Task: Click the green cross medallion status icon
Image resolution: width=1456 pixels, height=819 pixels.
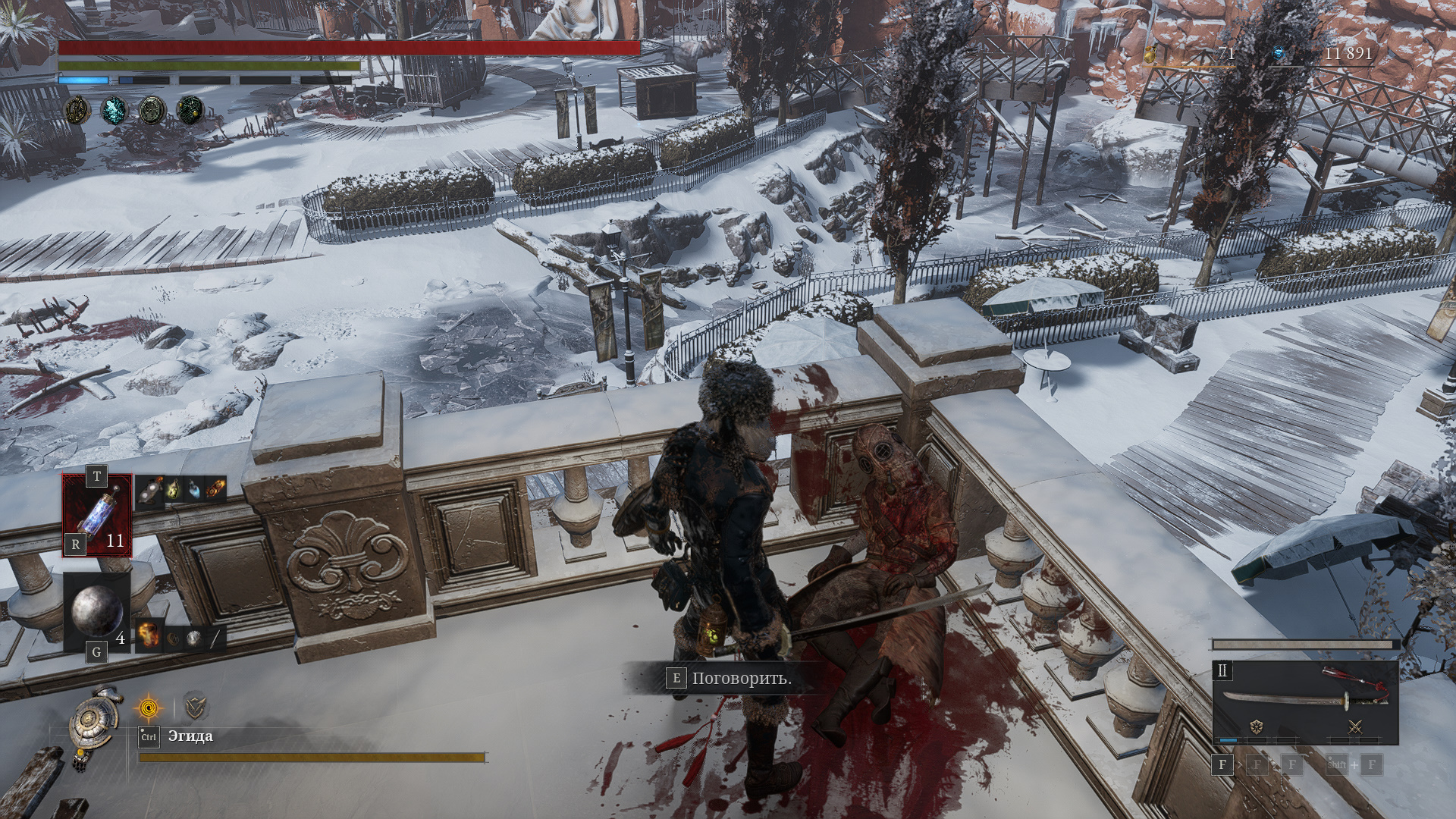Action: pos(152,111)
